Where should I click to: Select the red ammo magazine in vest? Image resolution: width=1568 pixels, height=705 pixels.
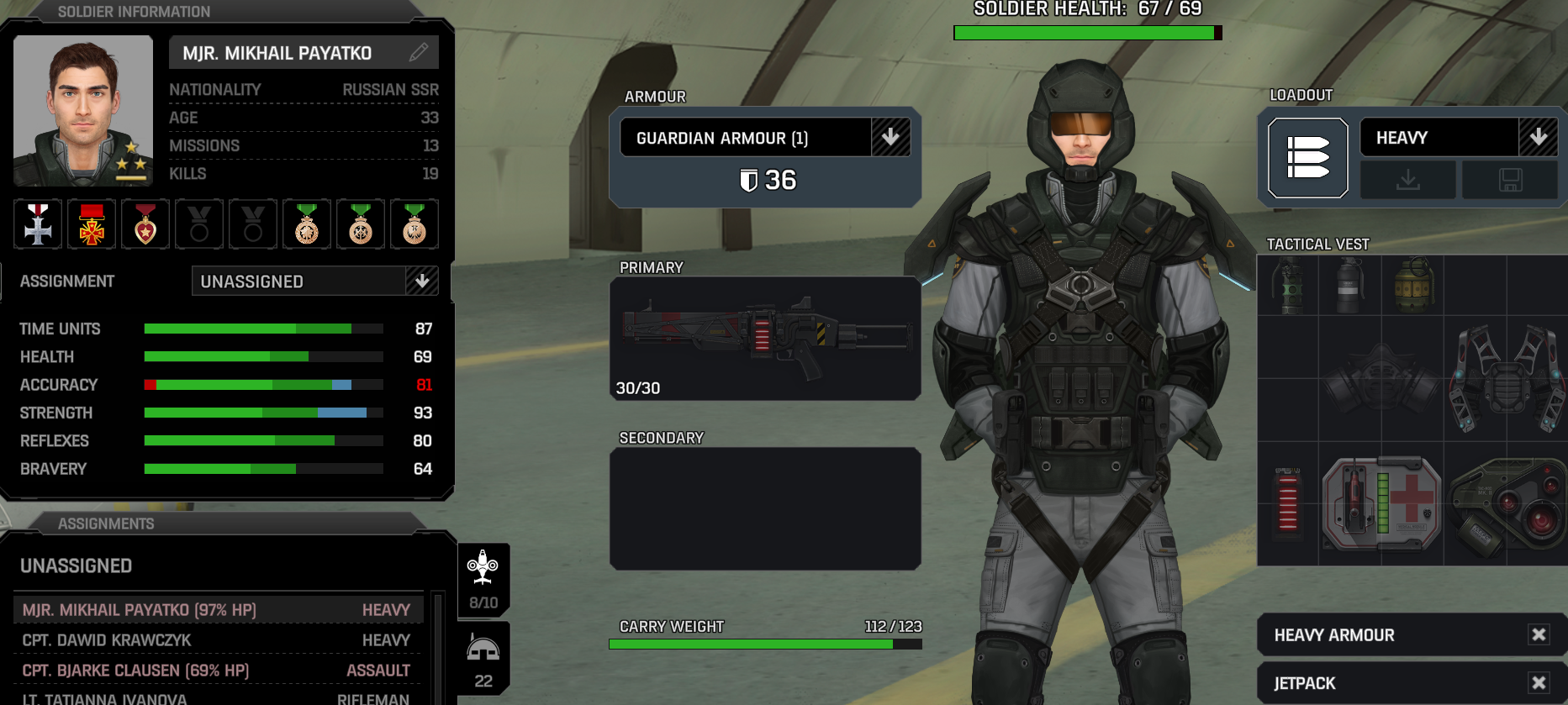coord(1287,501)
